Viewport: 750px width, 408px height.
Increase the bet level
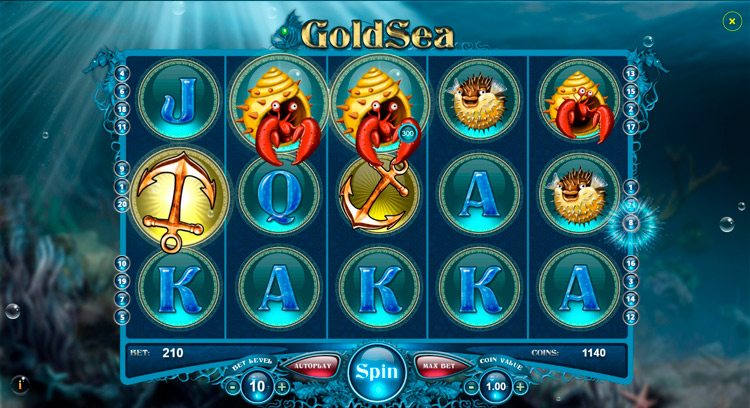282,387
